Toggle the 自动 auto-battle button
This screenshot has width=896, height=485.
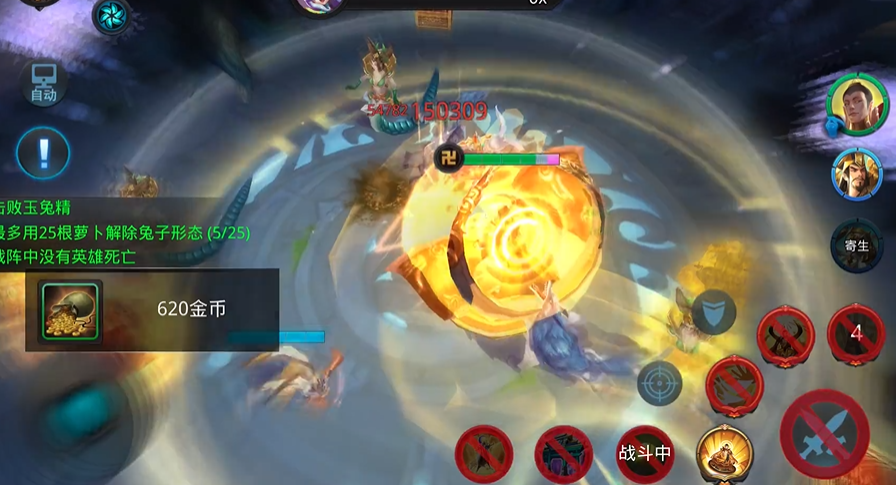43,84
